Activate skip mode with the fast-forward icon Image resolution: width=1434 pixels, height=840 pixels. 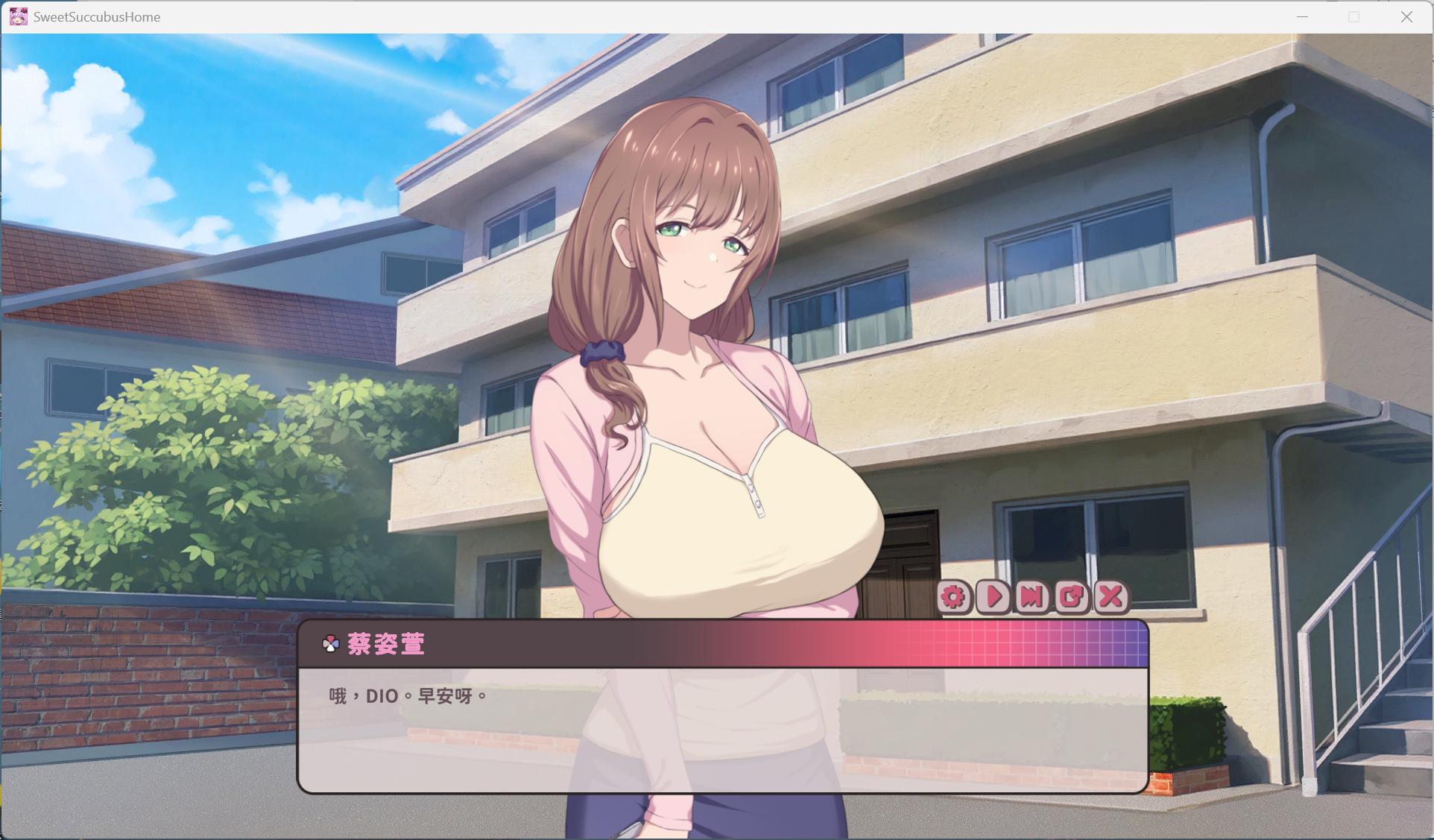(x=1033, y=598)
